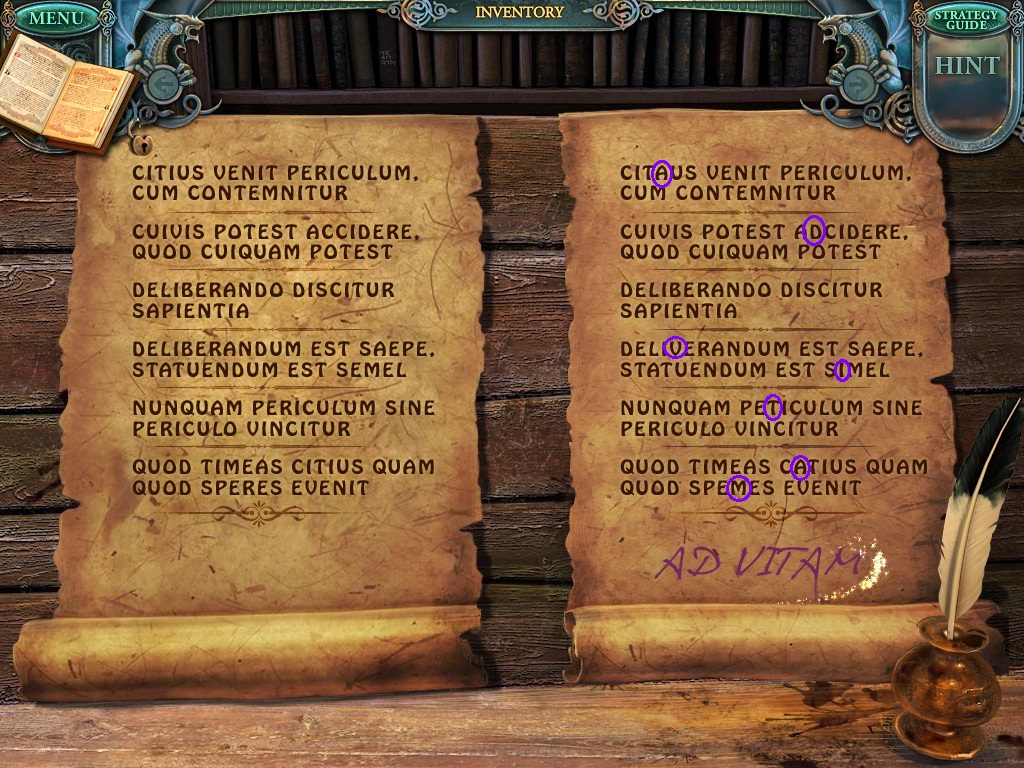Select the circled letter in ADCIDERE

[813, 231]
